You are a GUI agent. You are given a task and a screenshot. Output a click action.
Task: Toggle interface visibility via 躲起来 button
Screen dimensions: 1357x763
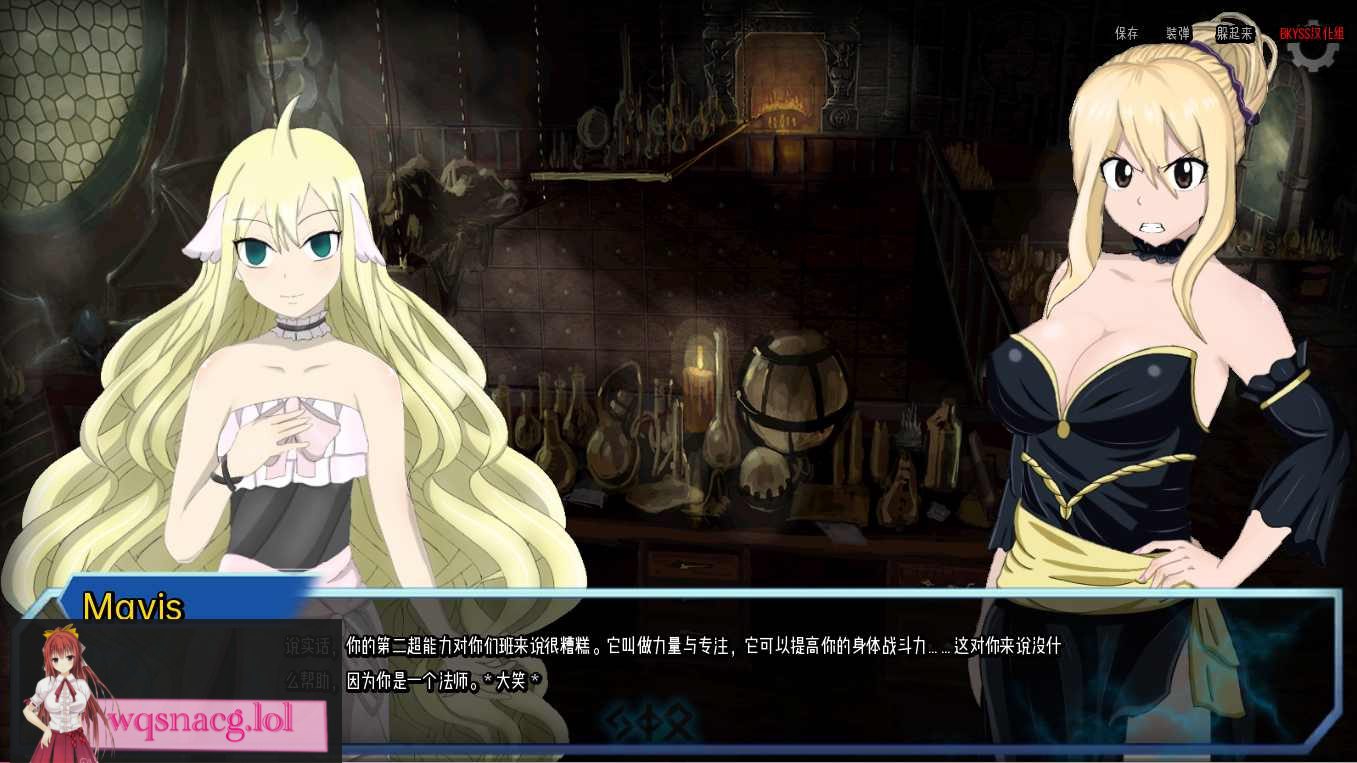1233,33
